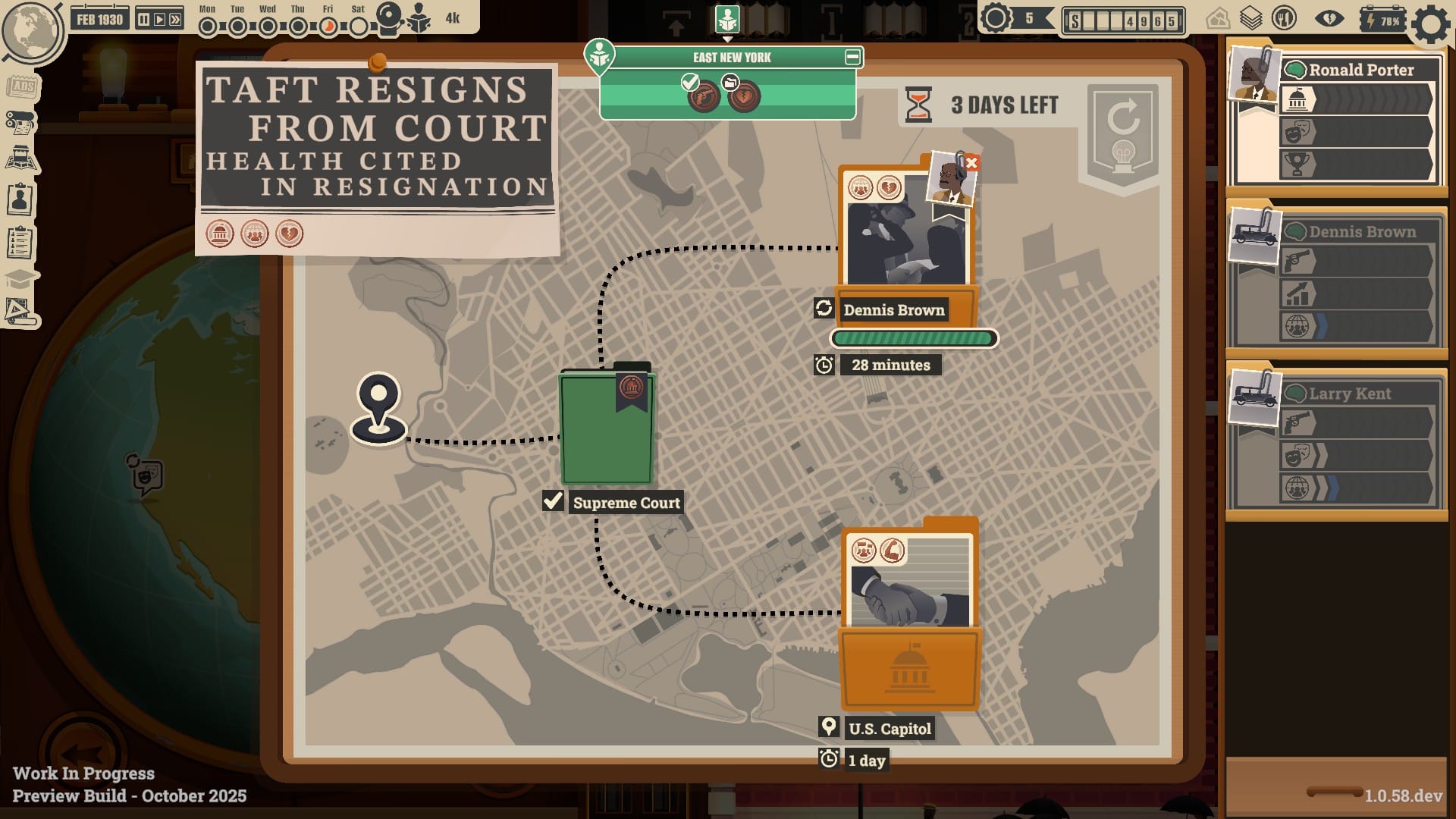Open the blueprint building tools
Screen dimensions: 1456x819
[x=20, y=310]
